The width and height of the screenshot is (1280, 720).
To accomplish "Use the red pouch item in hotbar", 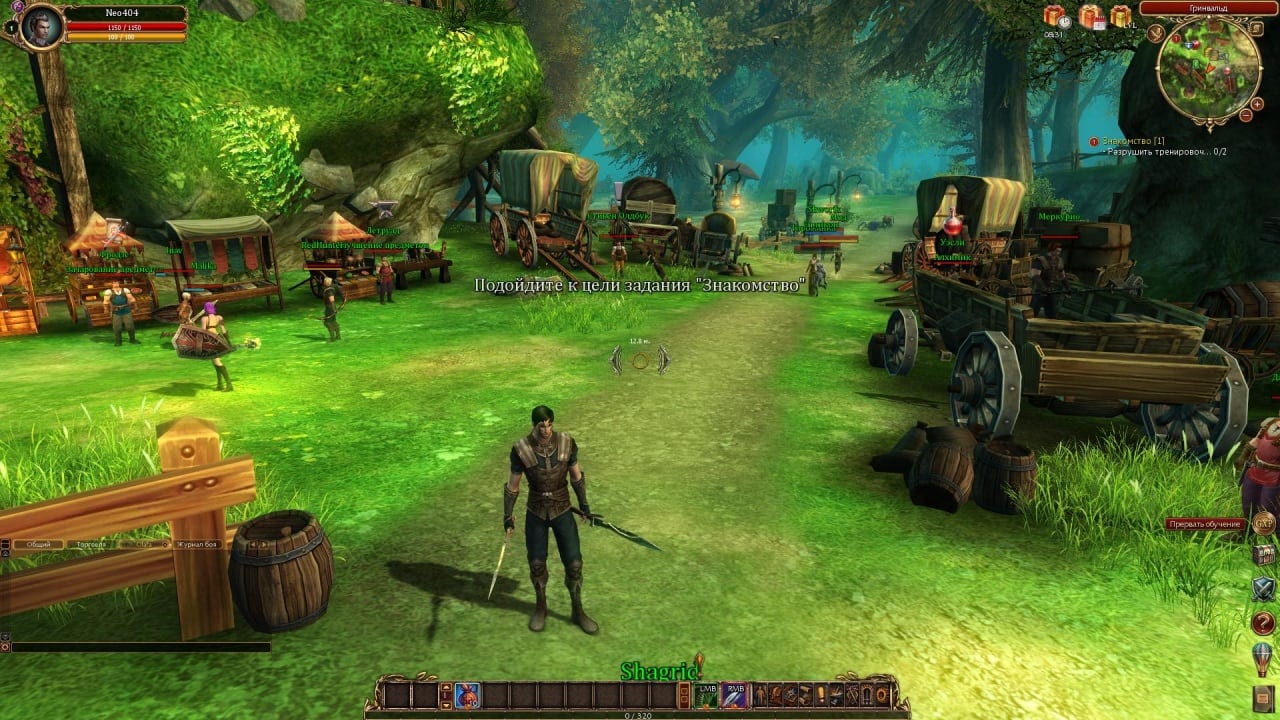I will coord(467,695).
